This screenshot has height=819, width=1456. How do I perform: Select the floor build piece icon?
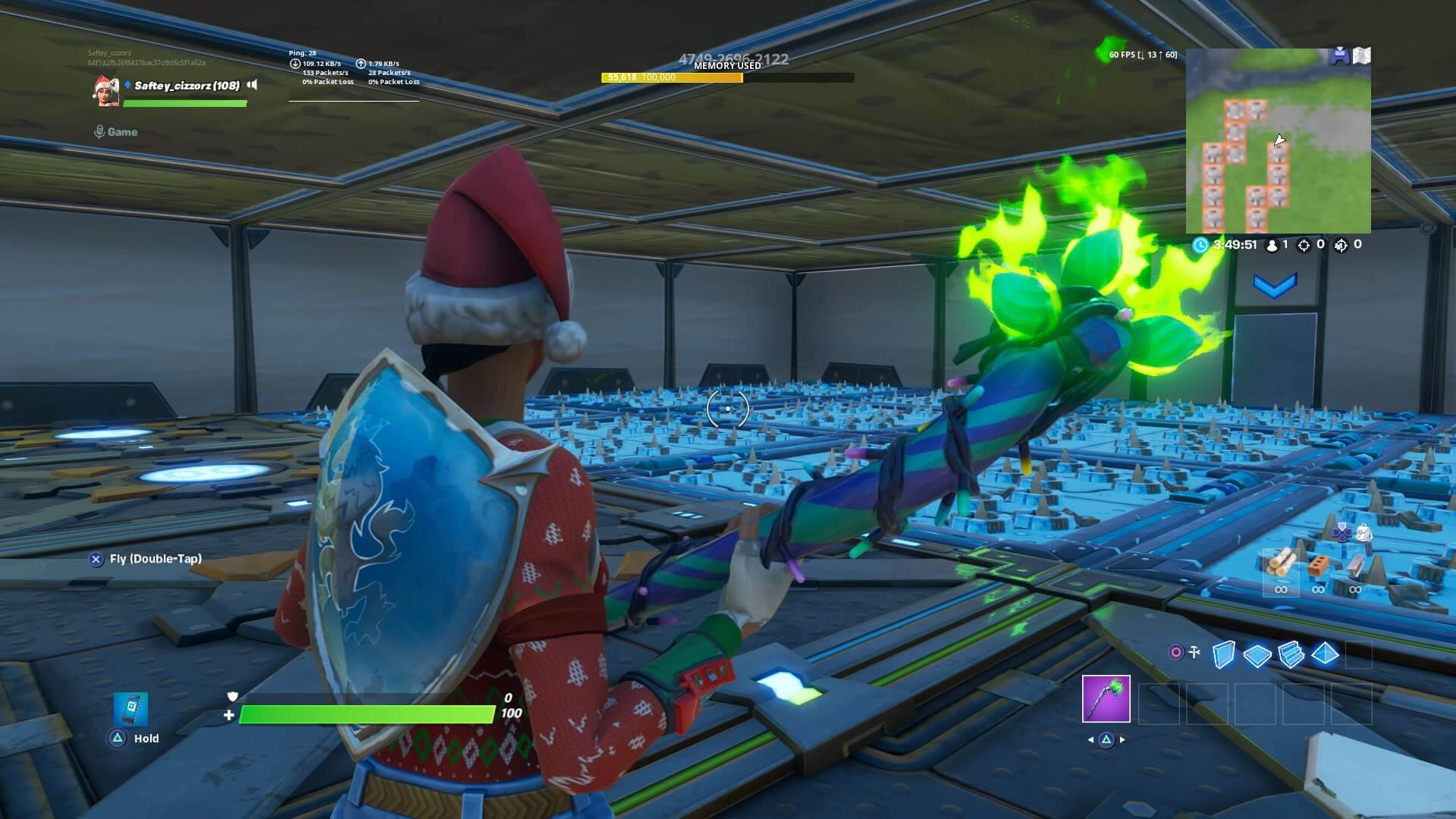tap(1257, 655)
